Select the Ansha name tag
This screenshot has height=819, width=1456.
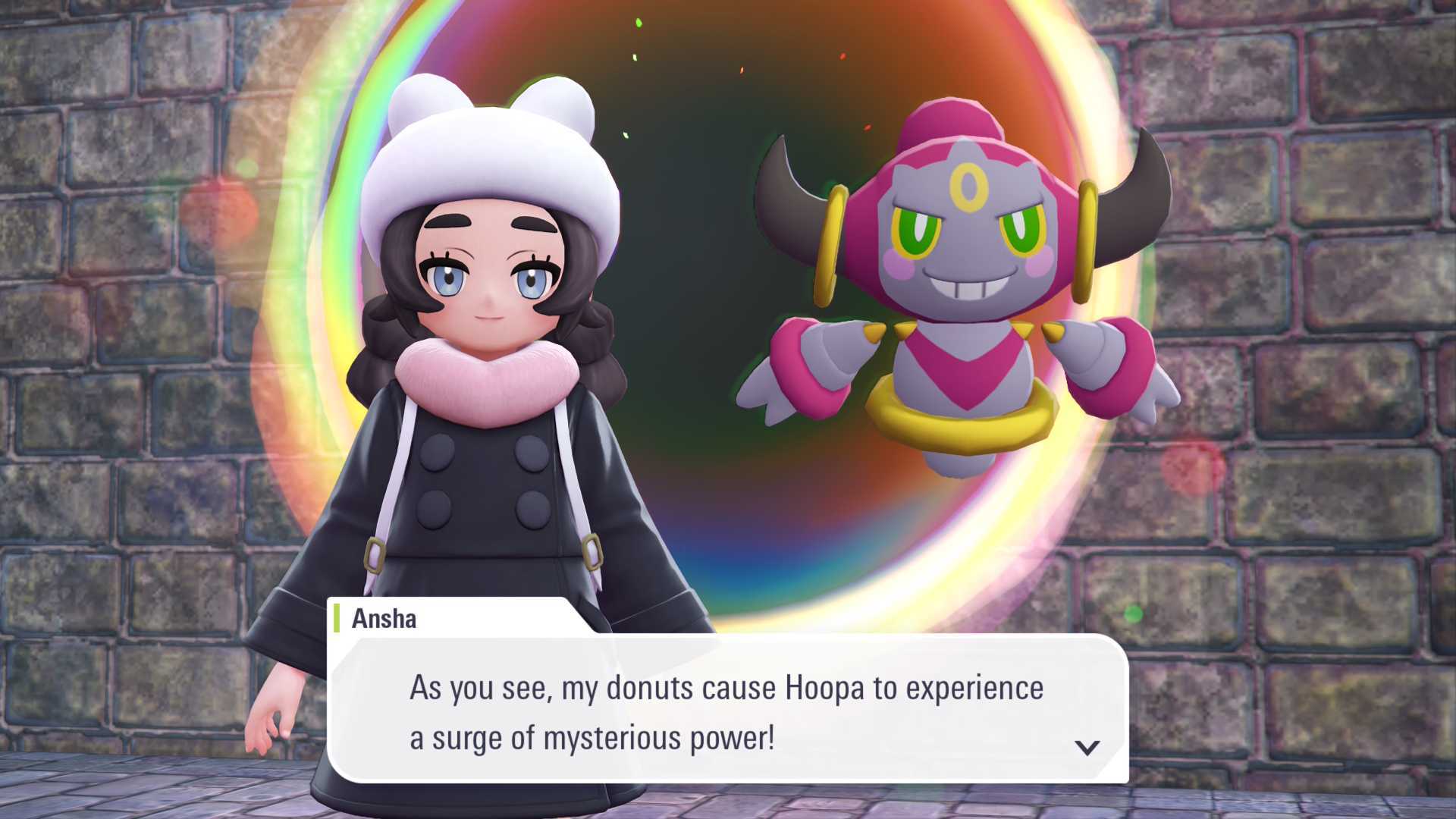(383, 620)
